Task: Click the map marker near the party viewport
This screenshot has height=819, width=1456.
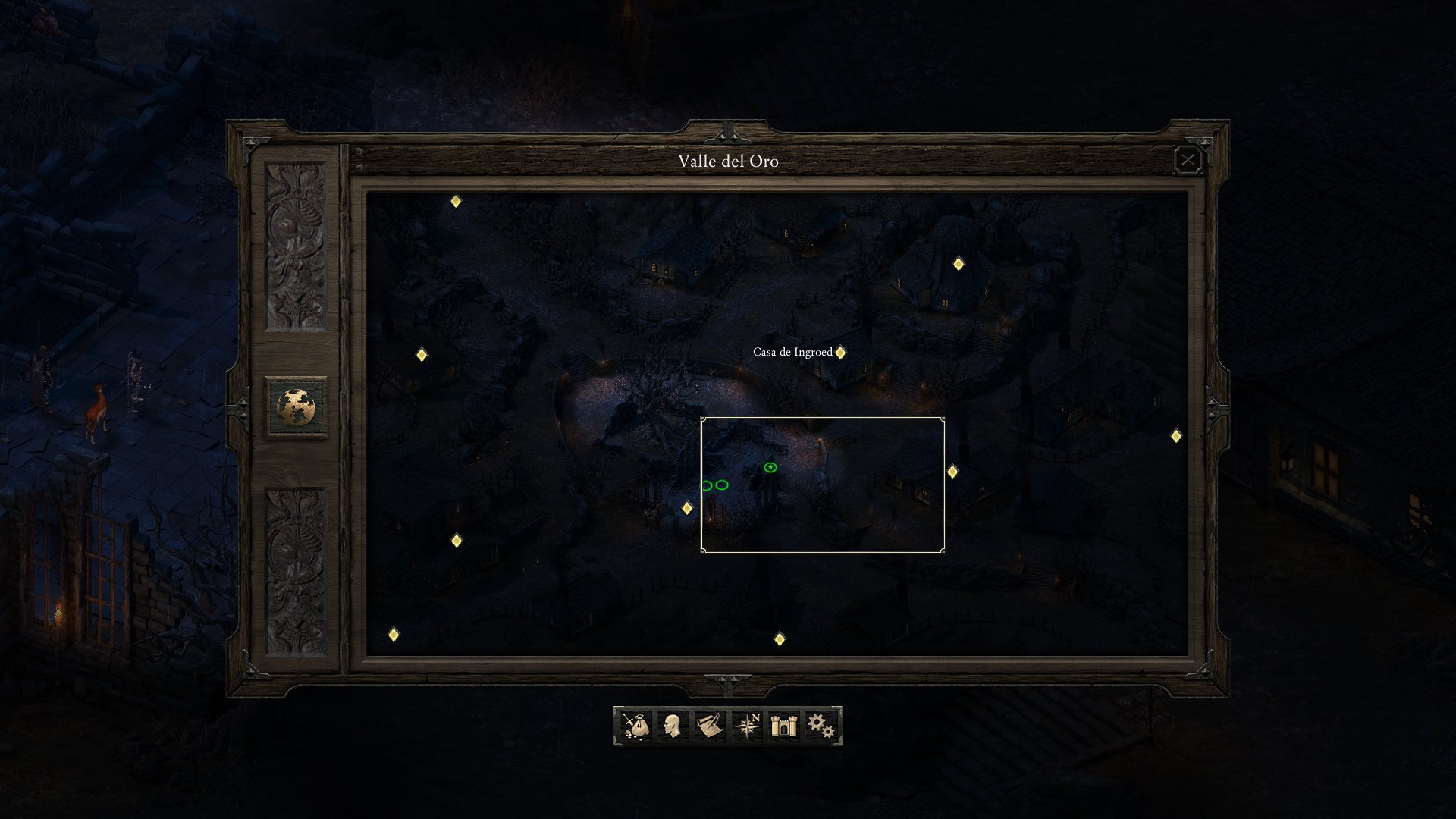Action: coord(688,510)
